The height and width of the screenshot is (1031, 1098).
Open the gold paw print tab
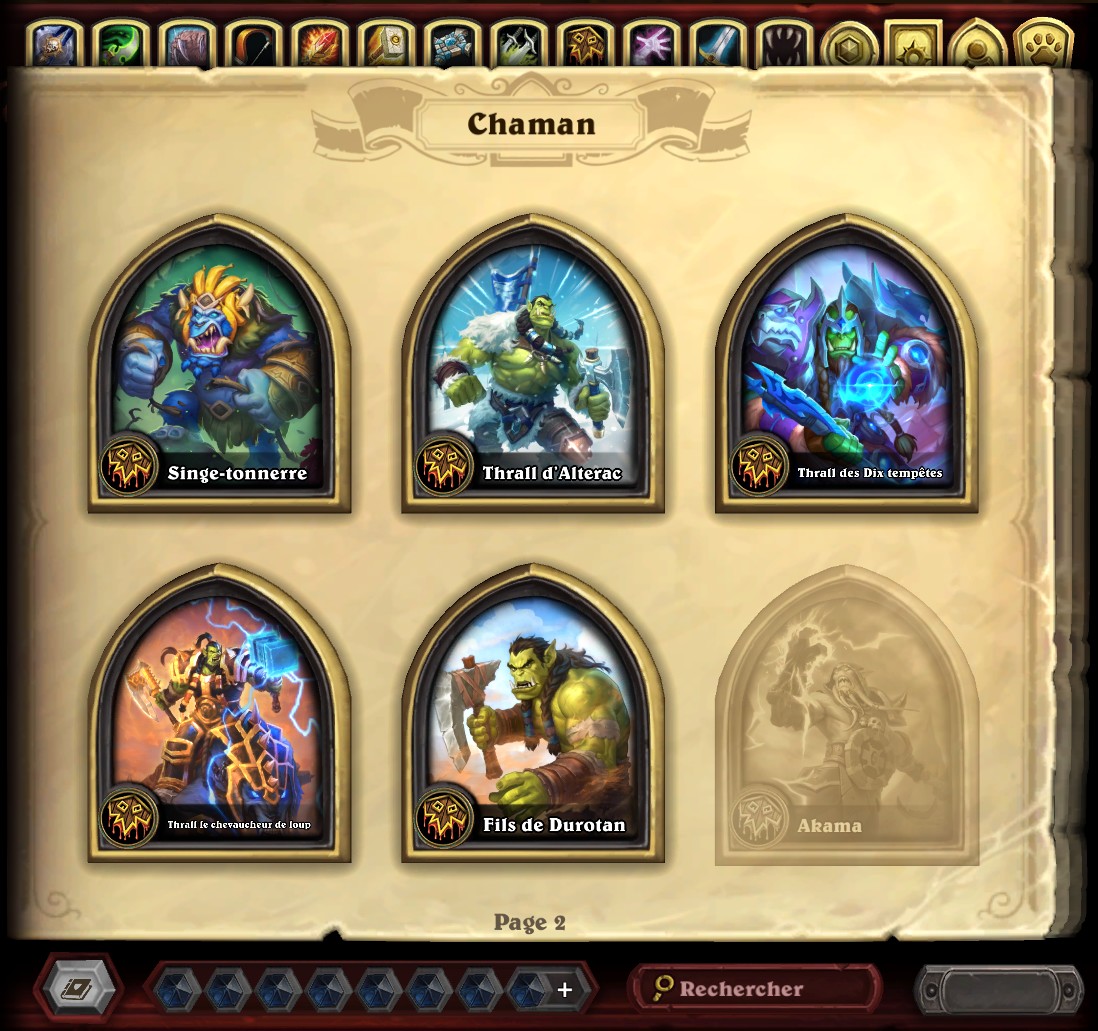1043,44
